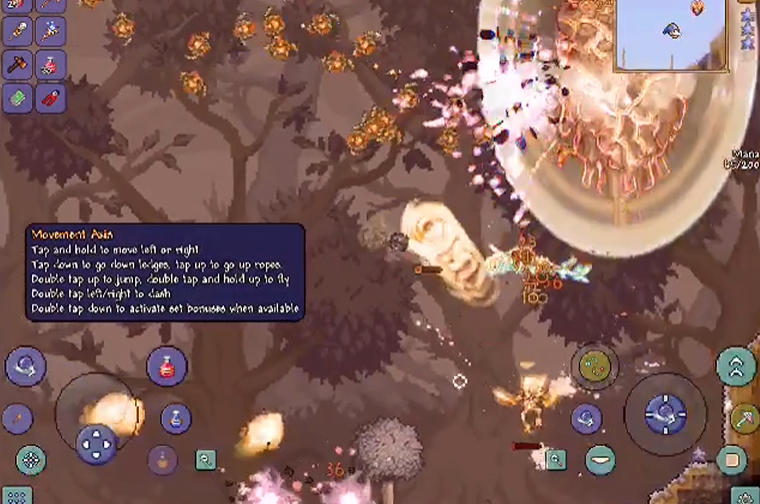The image size is (760, 504).
Task: Toggle the crosshair smart cursor button
Action: pyautogui.click(x=31, y=460)
